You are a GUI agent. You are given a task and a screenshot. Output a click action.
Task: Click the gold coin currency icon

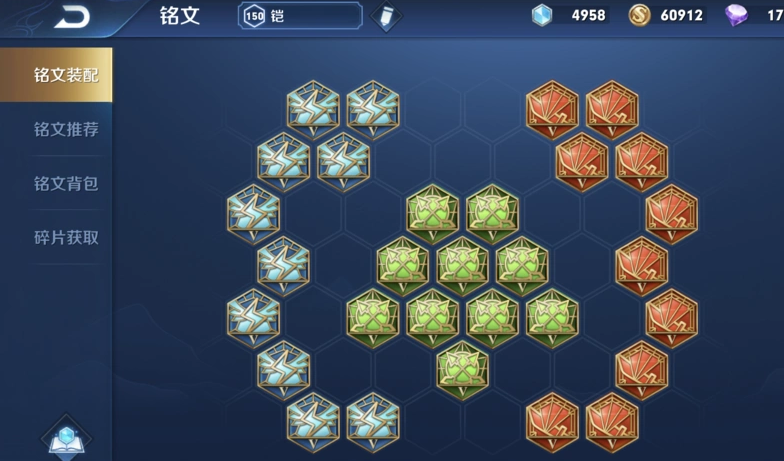point(640,15)
